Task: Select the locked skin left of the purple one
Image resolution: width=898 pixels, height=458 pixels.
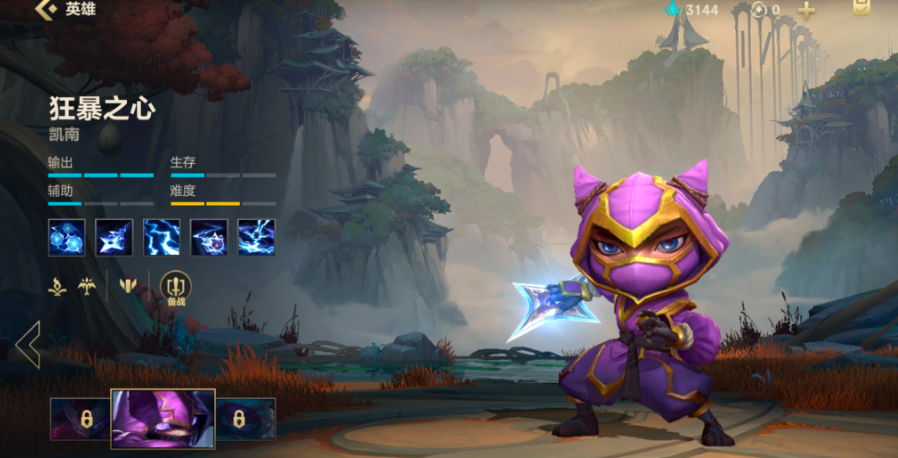Action: click(x=79, y=419)
